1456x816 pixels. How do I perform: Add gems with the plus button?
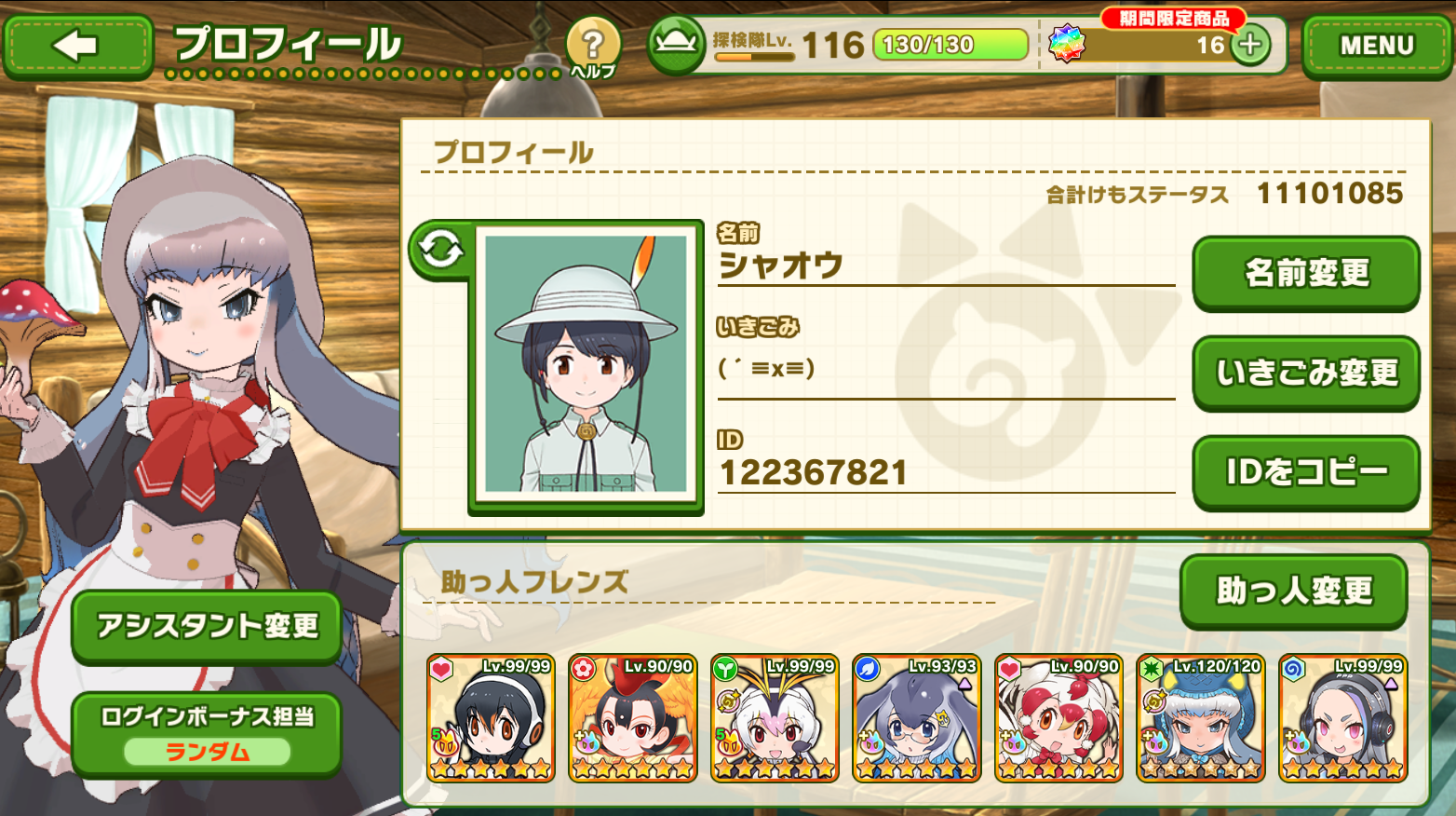[x=1250, y=45]
